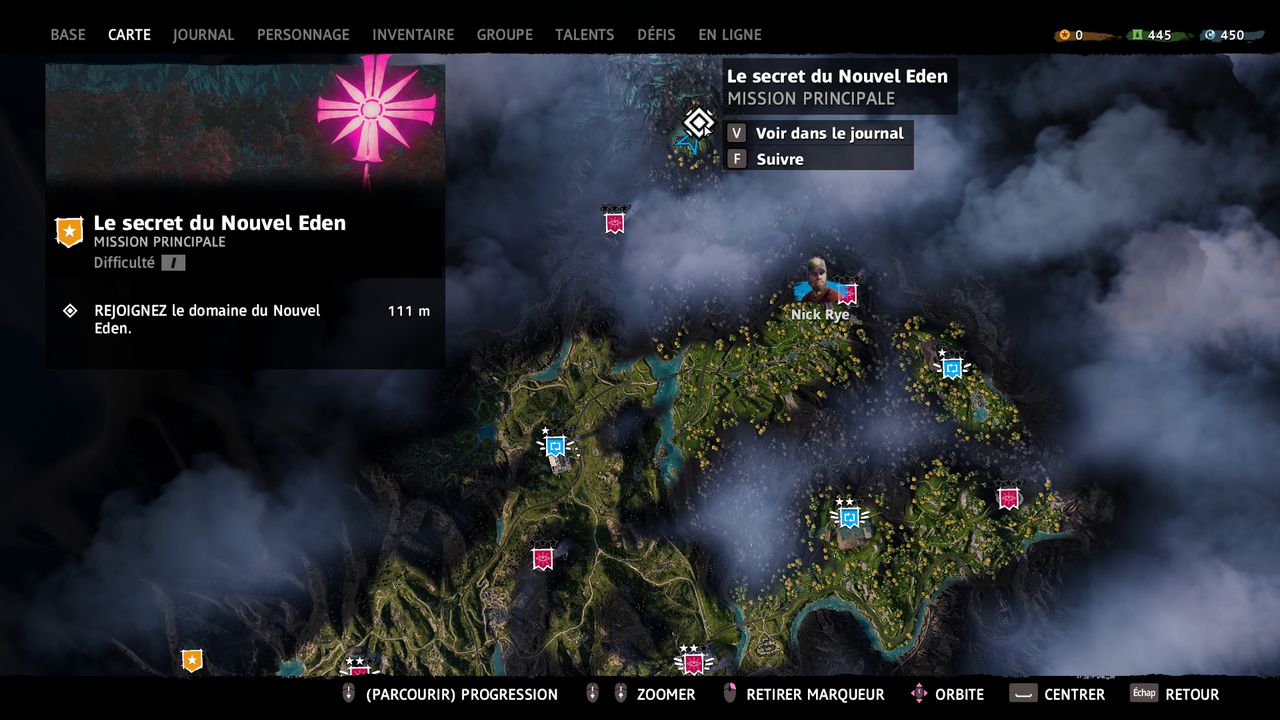Select the REJOIGNEZ le domaine objective row

pos(245,319)
